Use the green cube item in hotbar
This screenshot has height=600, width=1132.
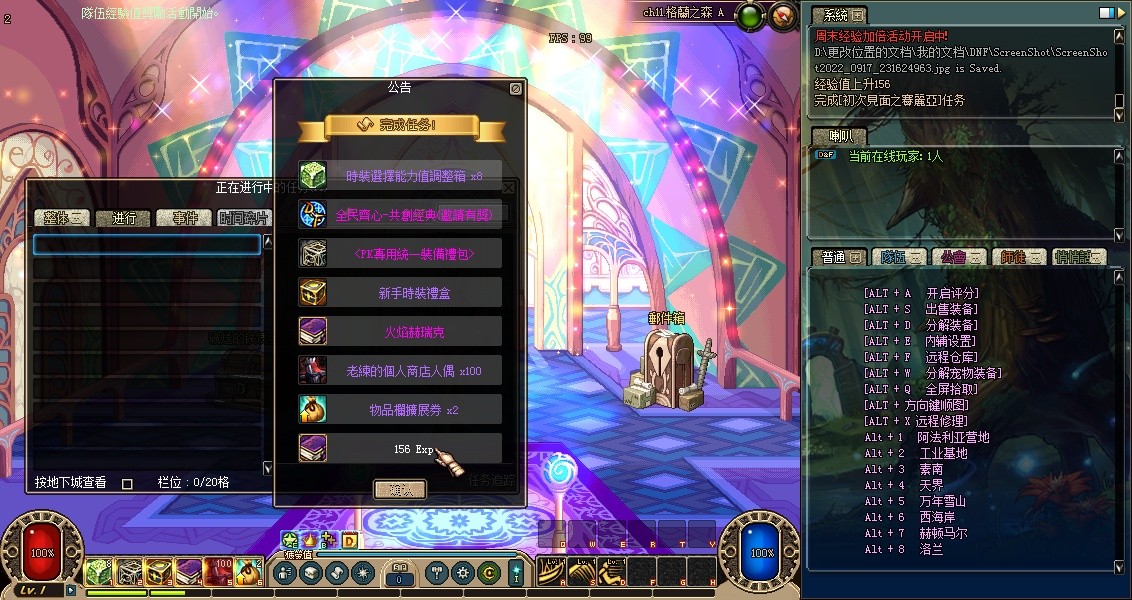(97, 571)
